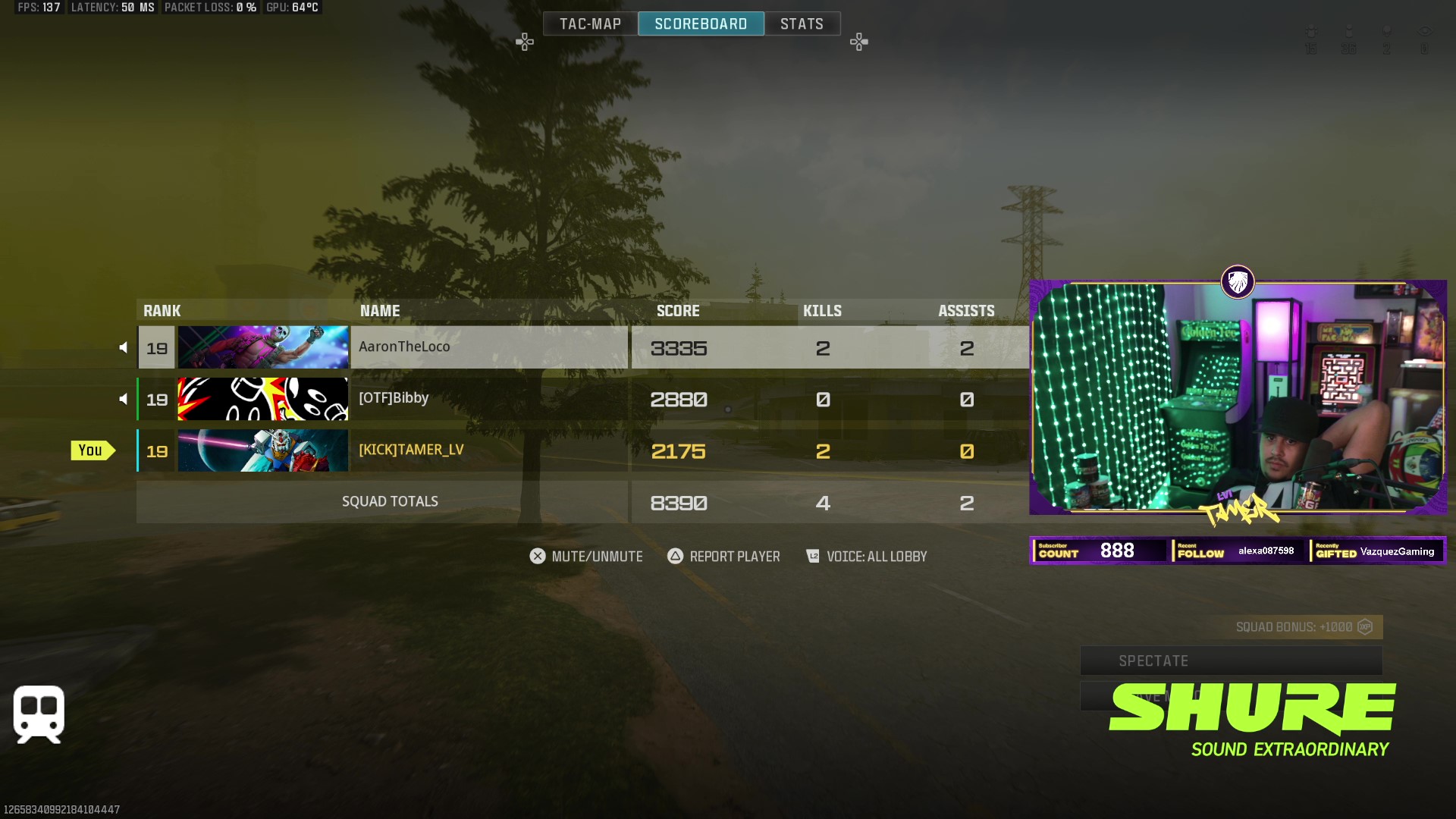The width and height of the screenshot is (1456, 819).
Task: Switch to the TAC-MAP tab
Action: click(x=590, y=24)
